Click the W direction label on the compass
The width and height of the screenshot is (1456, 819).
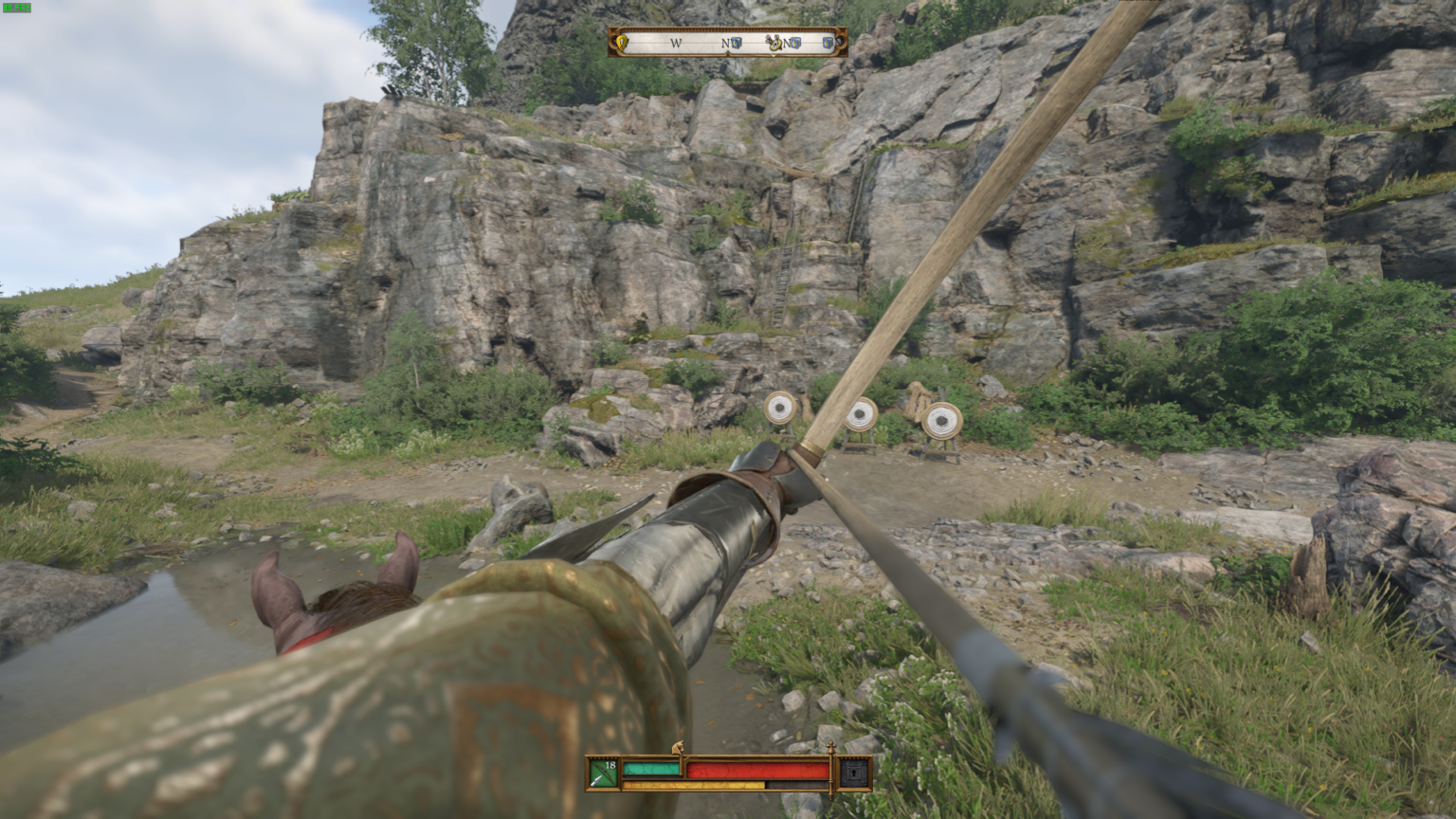click(x=677, y=42)
